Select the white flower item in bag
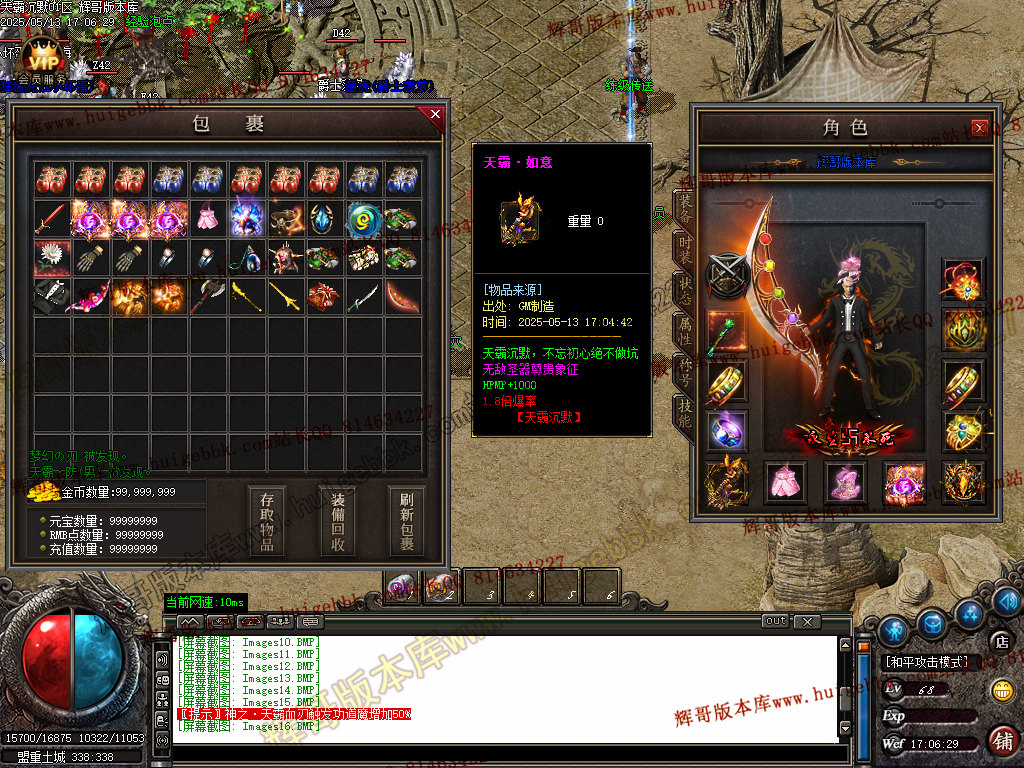 52,258
